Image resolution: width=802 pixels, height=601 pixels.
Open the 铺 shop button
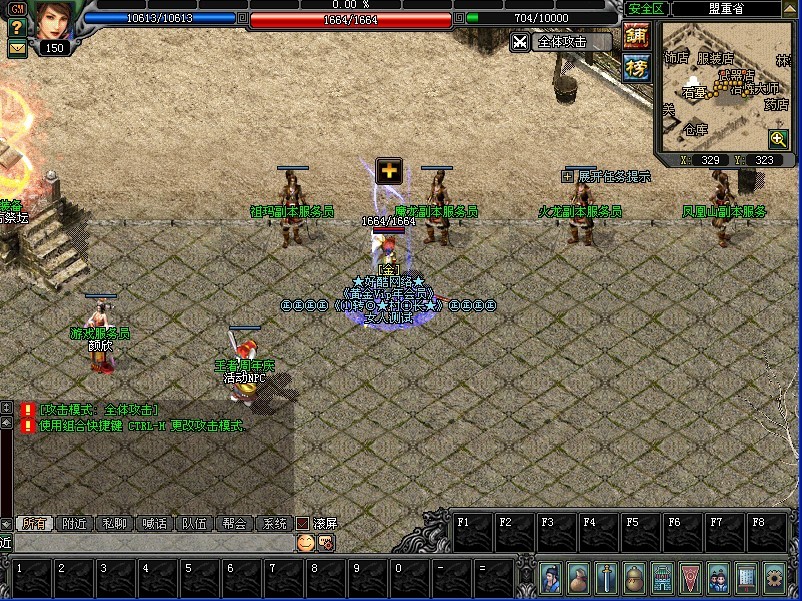pos(636,36)
